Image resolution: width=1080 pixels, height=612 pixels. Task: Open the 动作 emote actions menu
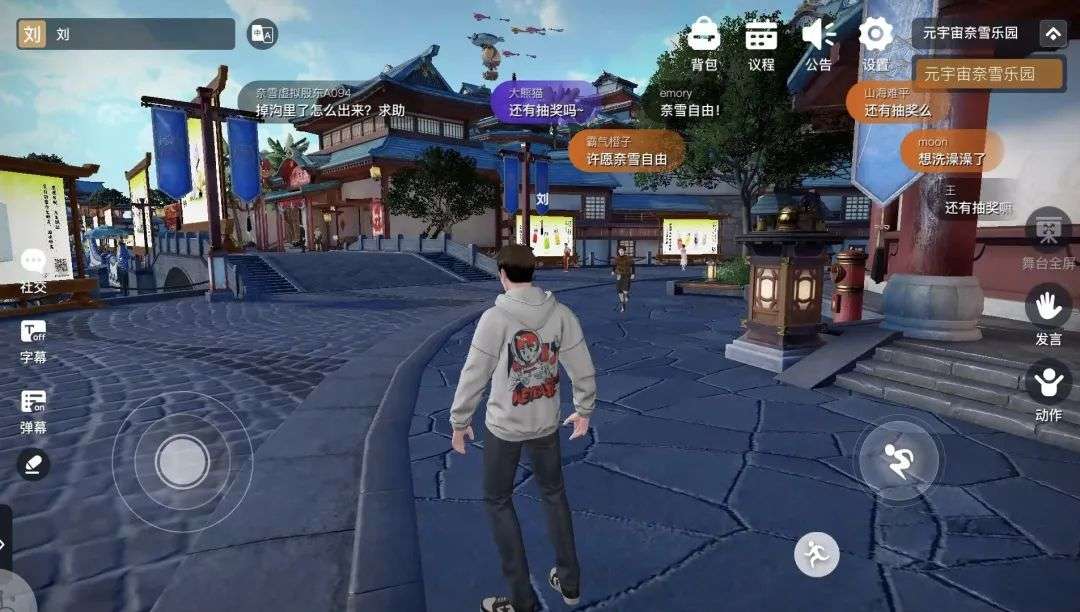[1048, 390]
